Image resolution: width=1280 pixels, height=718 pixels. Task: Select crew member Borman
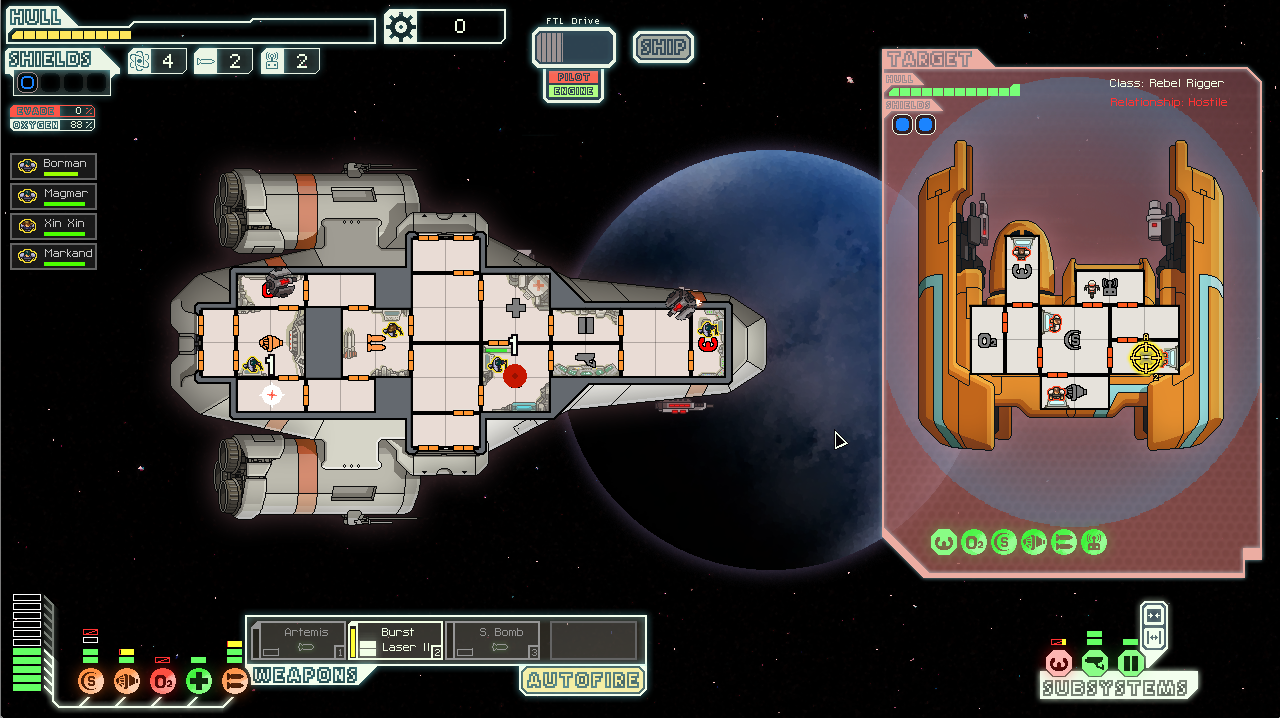pos(54,166)
